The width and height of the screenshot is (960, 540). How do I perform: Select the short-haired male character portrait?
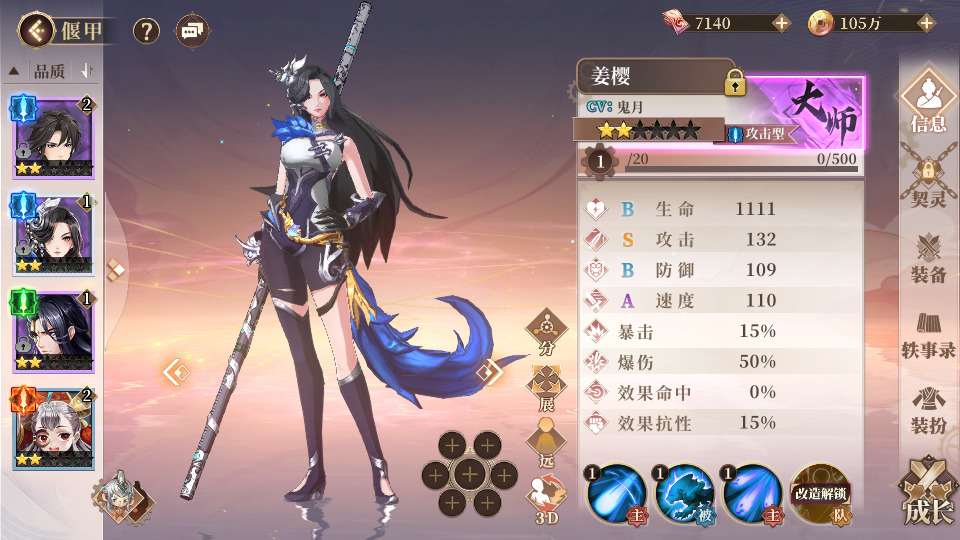(53, 136)
